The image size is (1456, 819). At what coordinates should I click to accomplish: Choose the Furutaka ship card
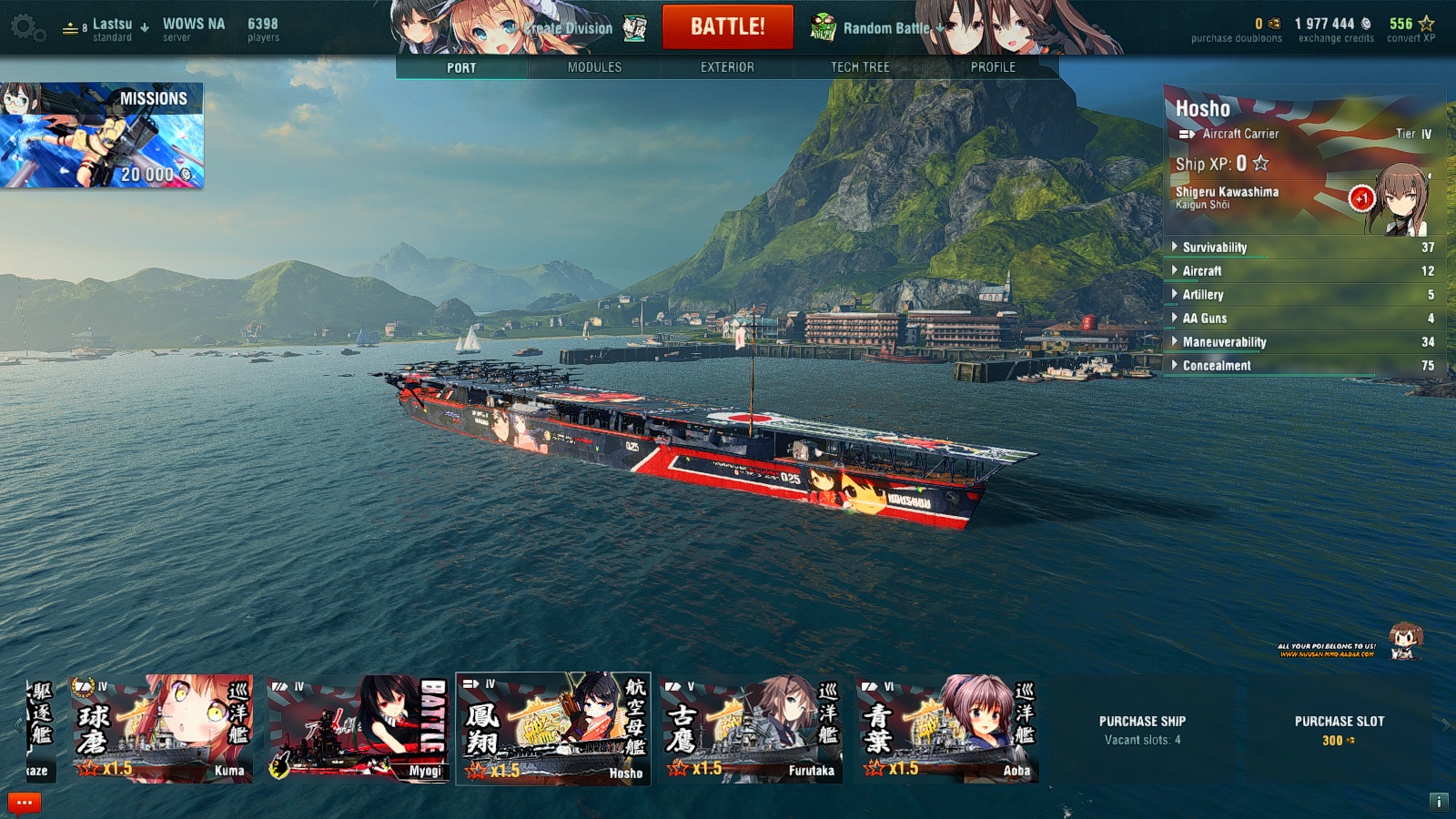pyautogui.click(x=751, y=728)
